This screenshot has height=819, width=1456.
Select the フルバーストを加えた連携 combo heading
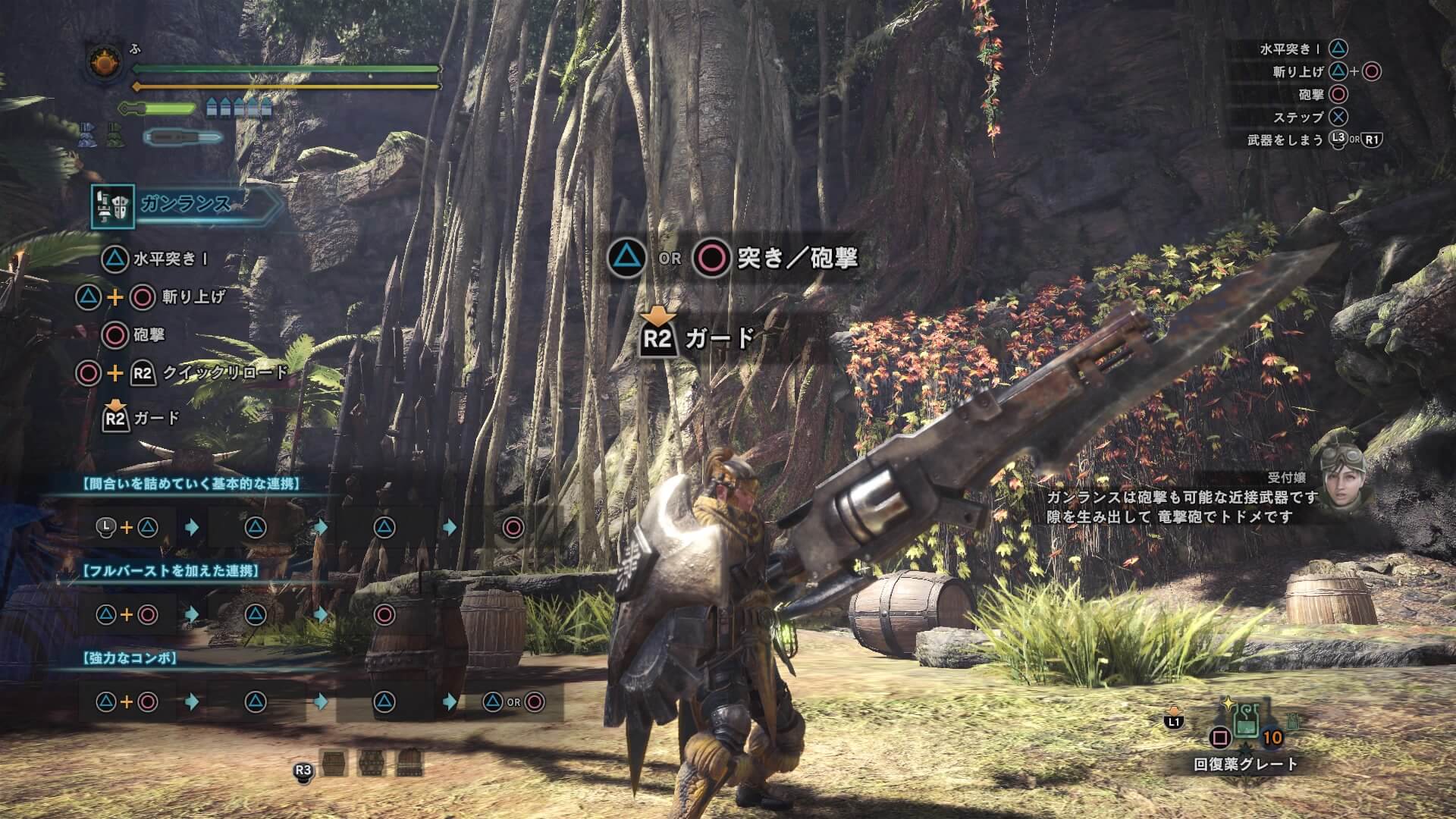point(171,571)
